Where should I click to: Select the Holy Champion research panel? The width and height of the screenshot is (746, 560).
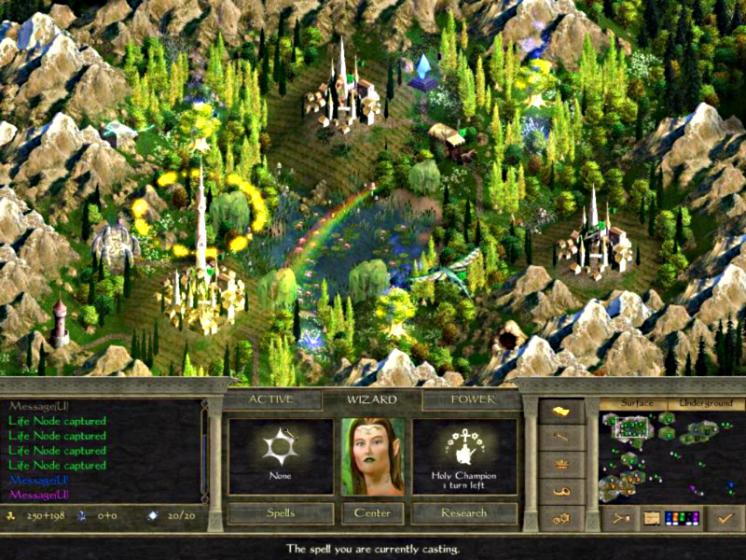[x=465, y=456]
